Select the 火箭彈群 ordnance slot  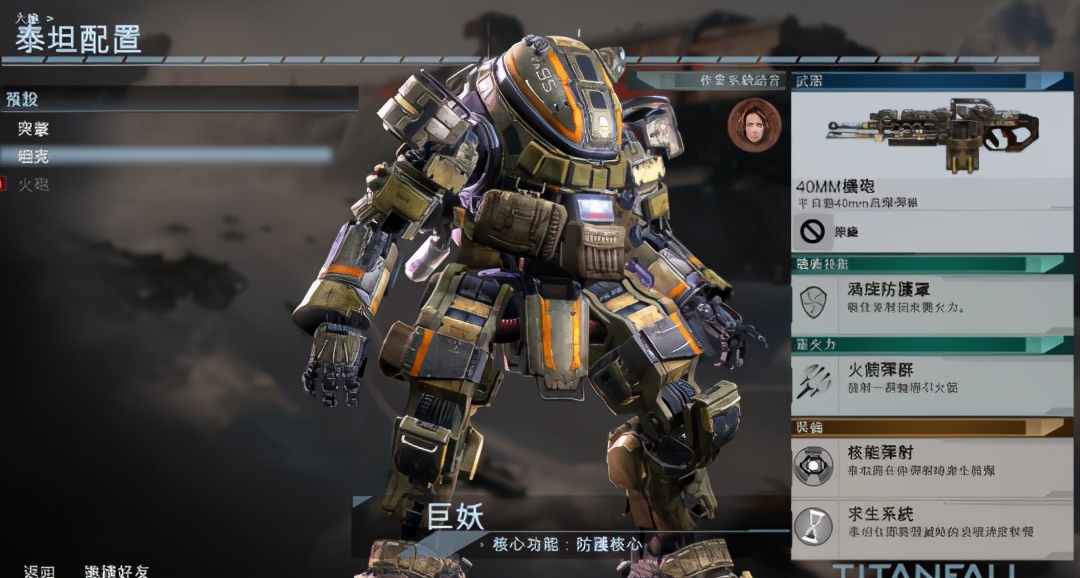click(x=932, y=380)
